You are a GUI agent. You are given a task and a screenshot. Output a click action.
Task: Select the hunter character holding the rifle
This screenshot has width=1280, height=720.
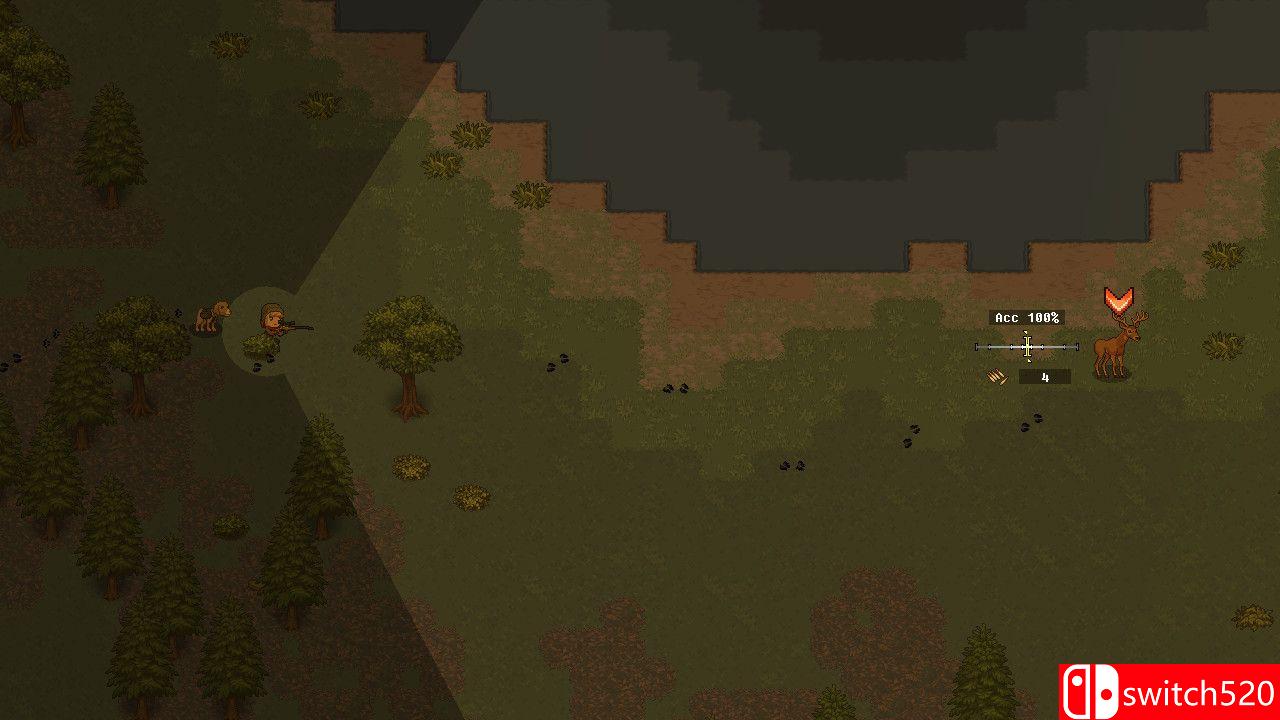click(270, 325)
